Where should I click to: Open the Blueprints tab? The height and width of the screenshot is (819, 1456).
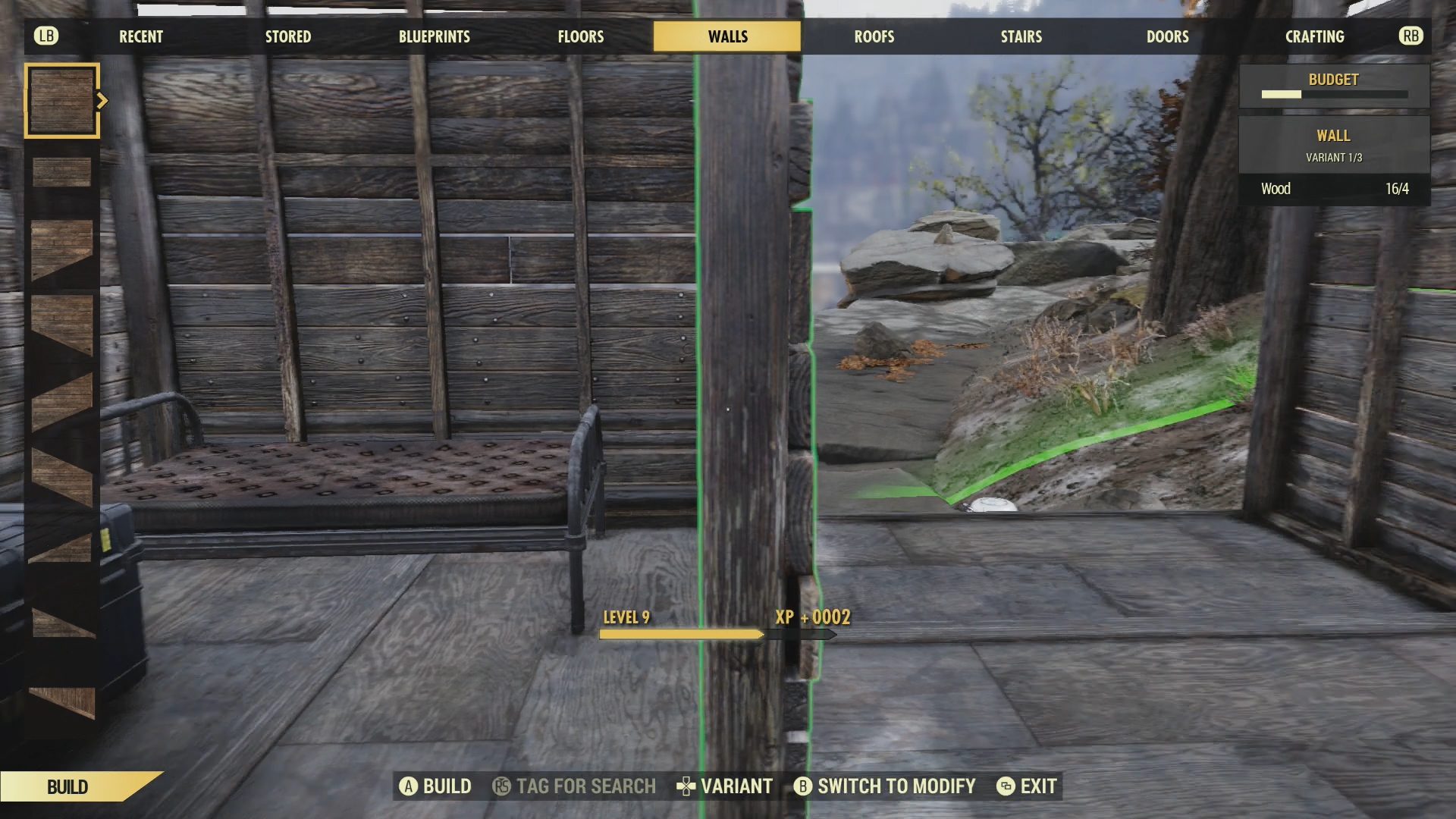click(434, 36)
